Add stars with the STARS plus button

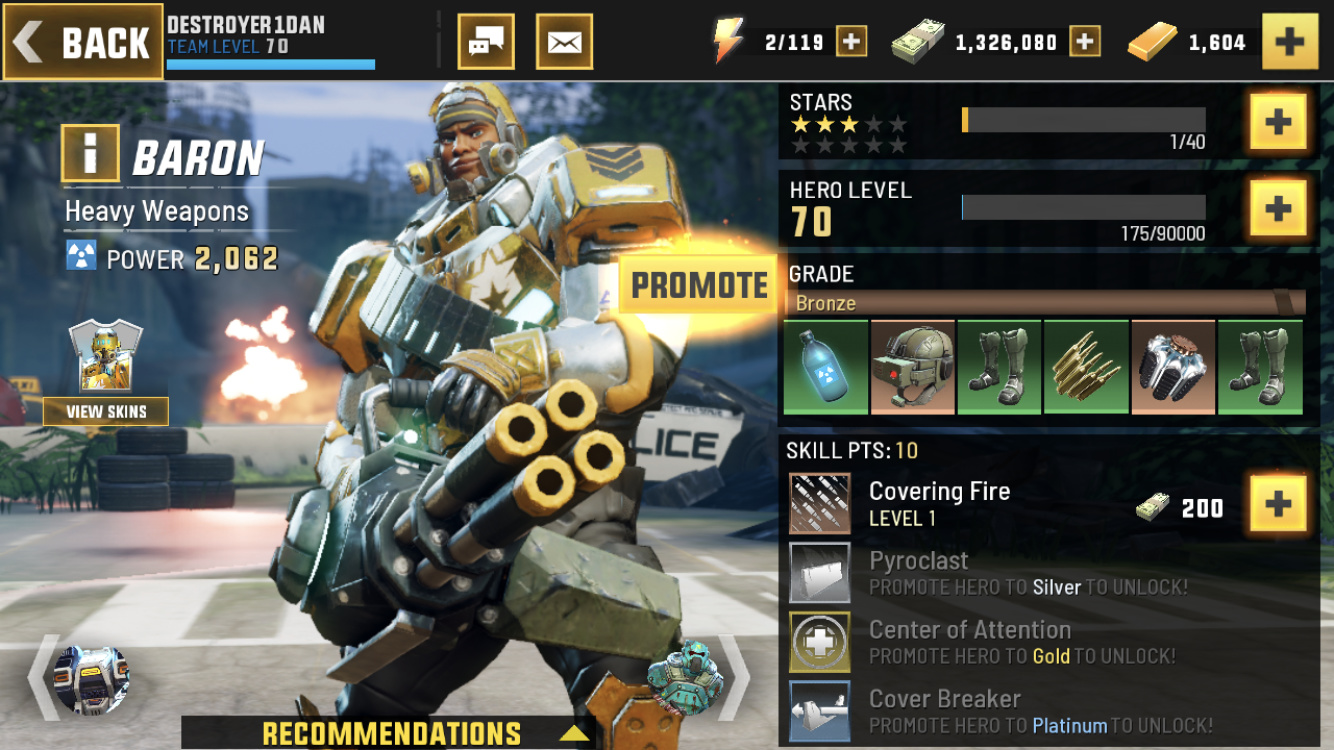point(1278,122)
